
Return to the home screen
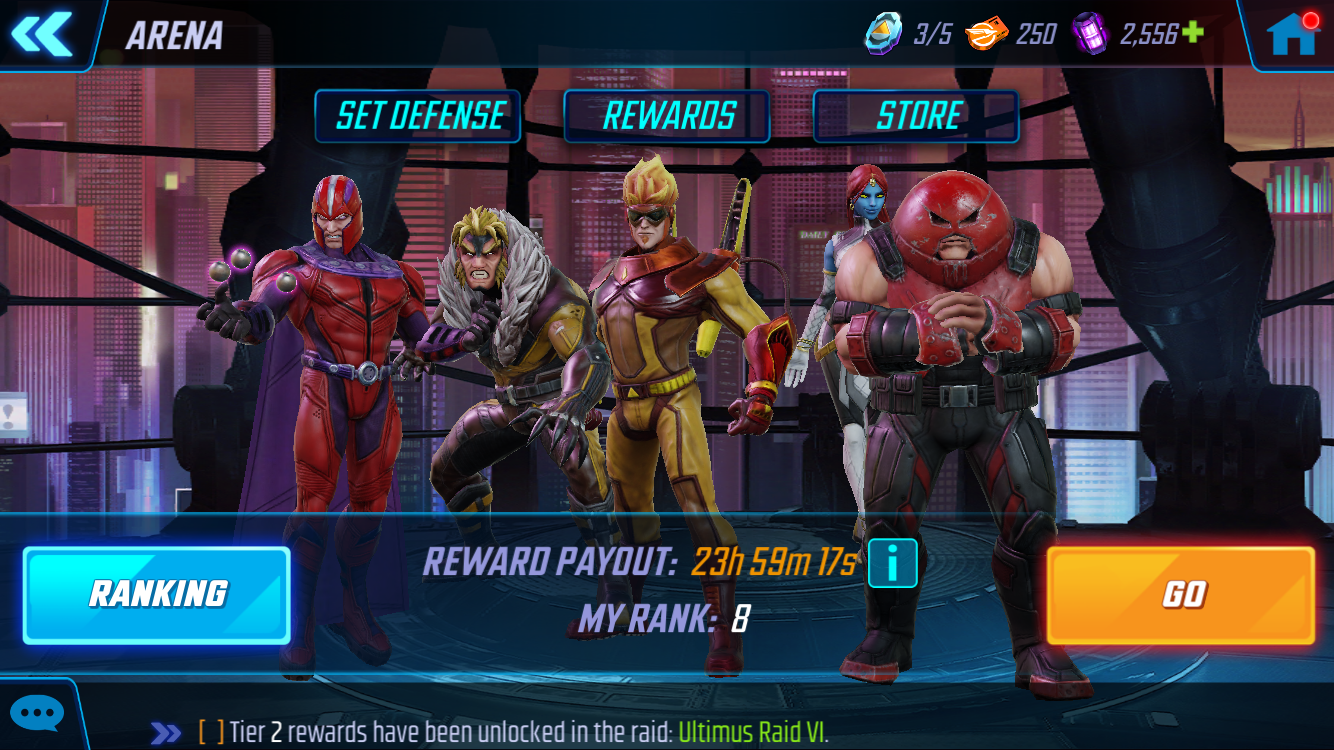tap(1291, 35)
